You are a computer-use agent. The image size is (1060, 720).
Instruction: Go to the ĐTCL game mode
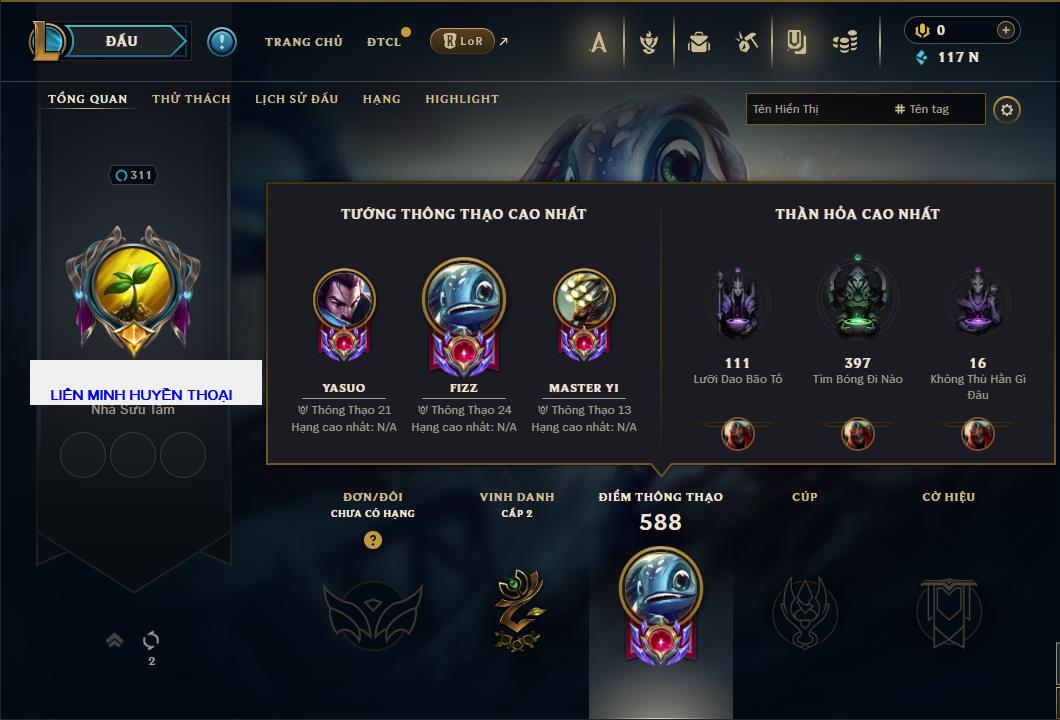(384, 42)
